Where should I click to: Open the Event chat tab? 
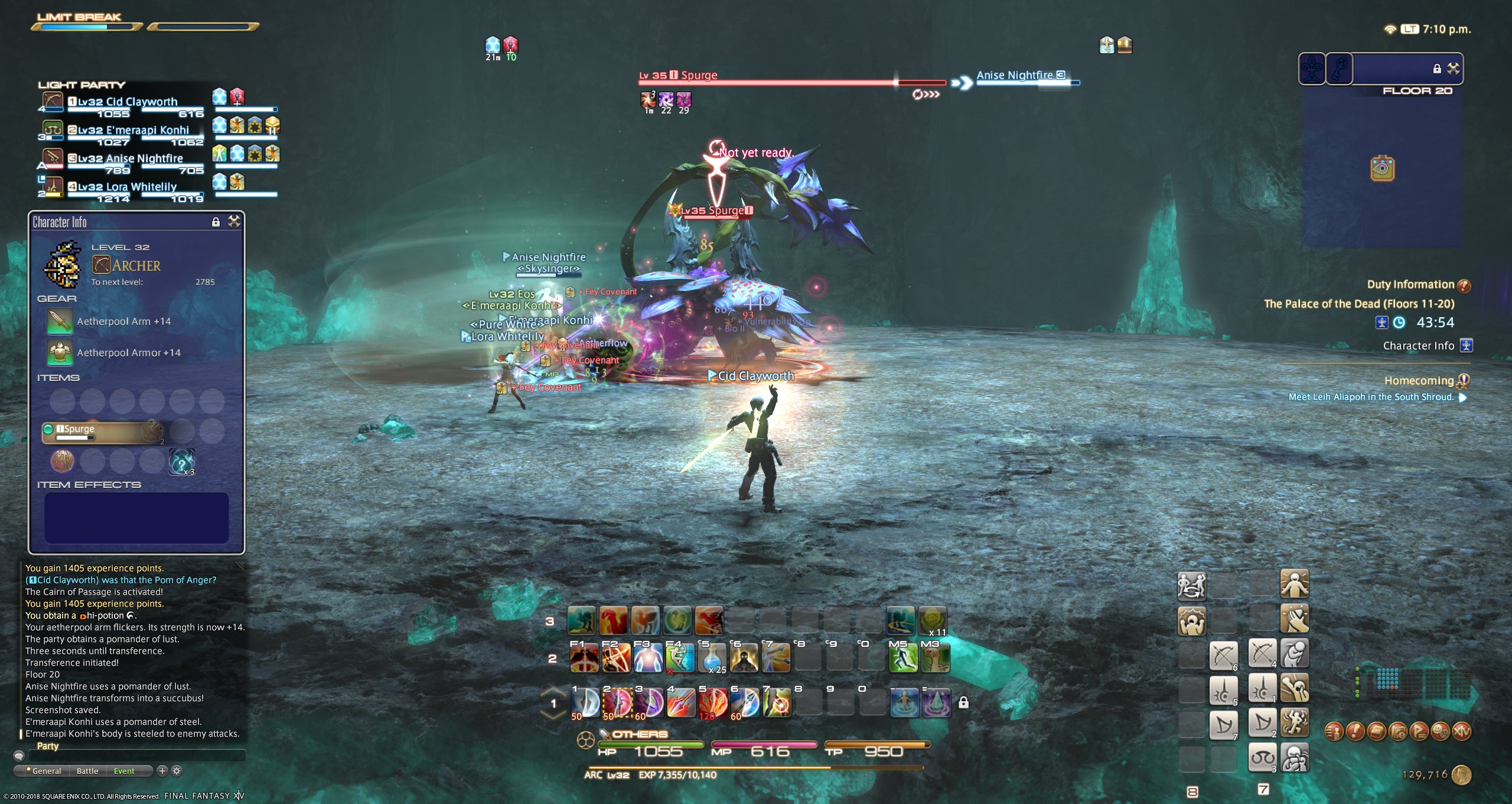(124, 771)
